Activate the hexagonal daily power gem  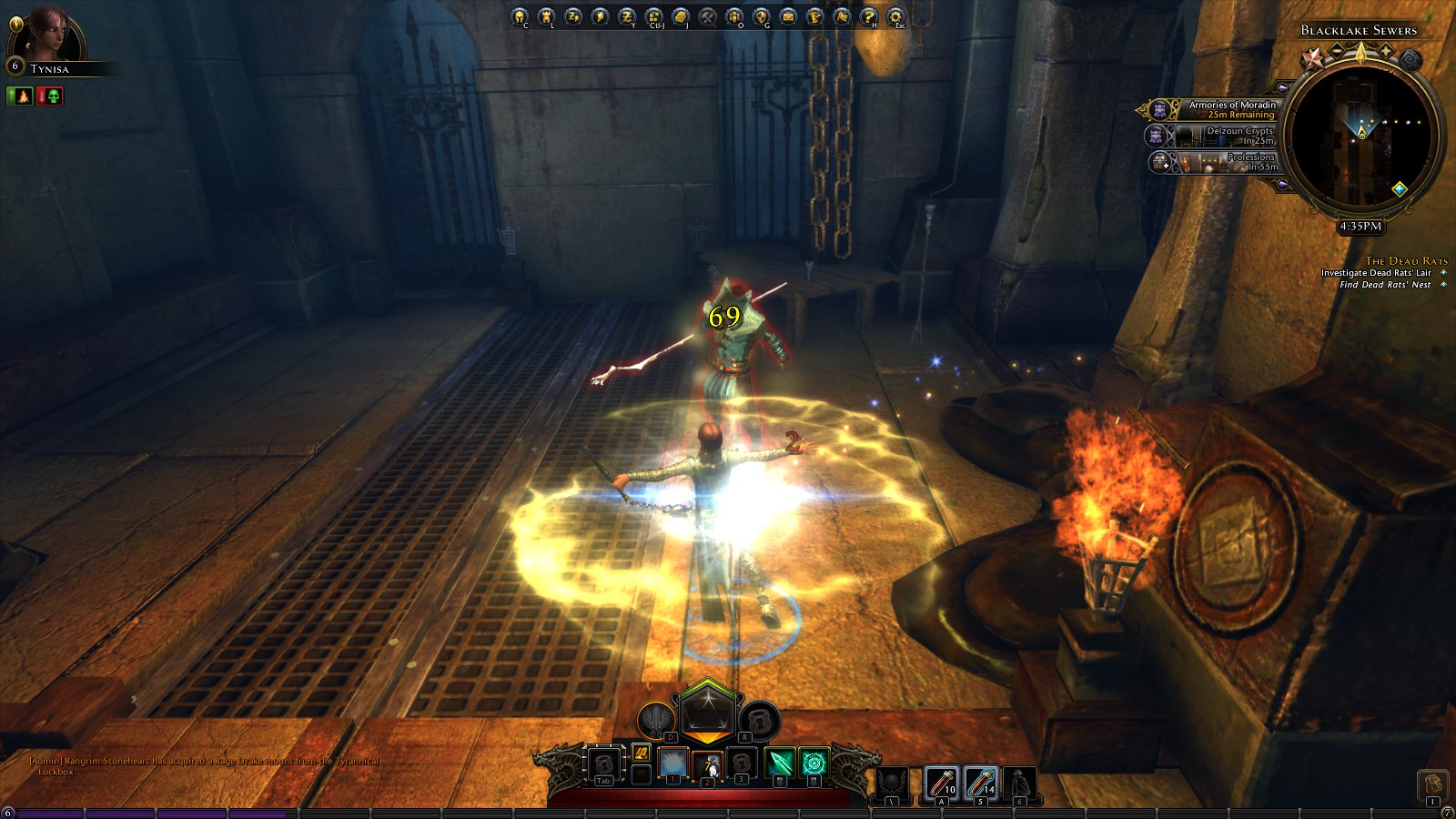tap(707, 710)
